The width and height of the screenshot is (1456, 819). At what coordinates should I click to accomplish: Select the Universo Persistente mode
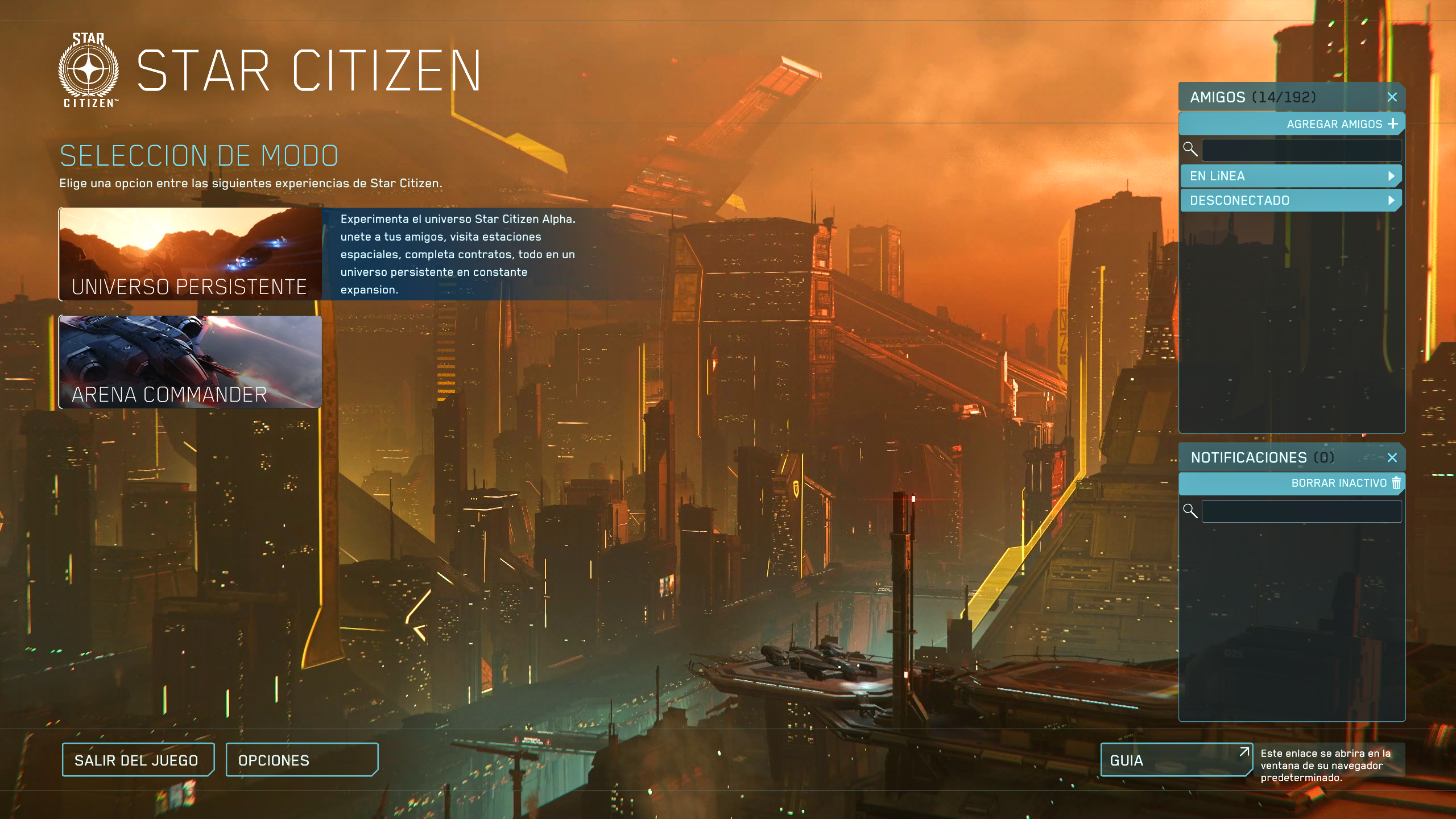[x=191, y=254]
